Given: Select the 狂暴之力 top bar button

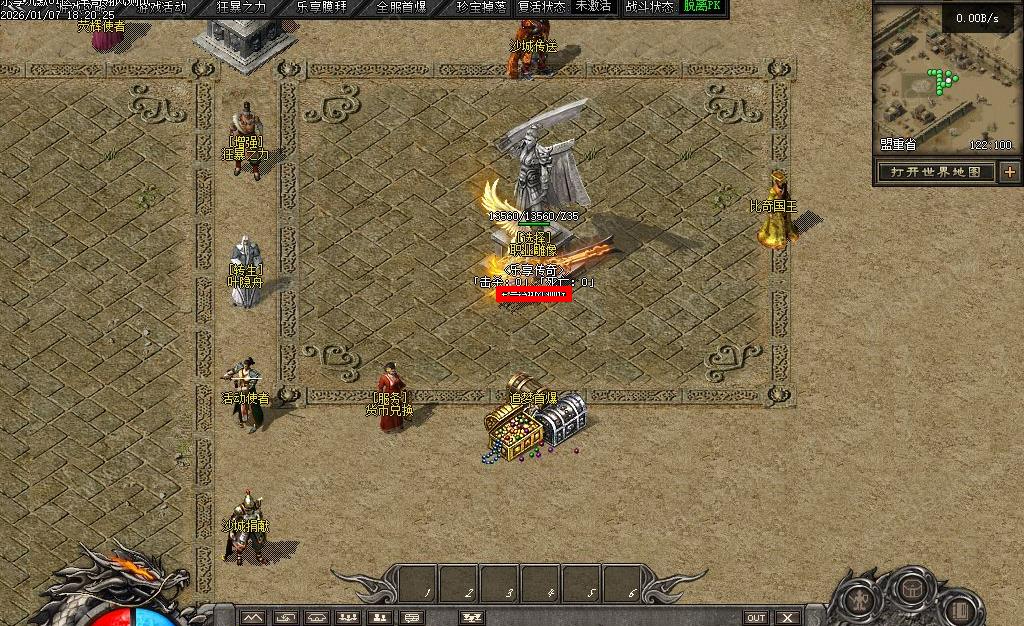Looking at the screenshot, I should coord(242,7).
